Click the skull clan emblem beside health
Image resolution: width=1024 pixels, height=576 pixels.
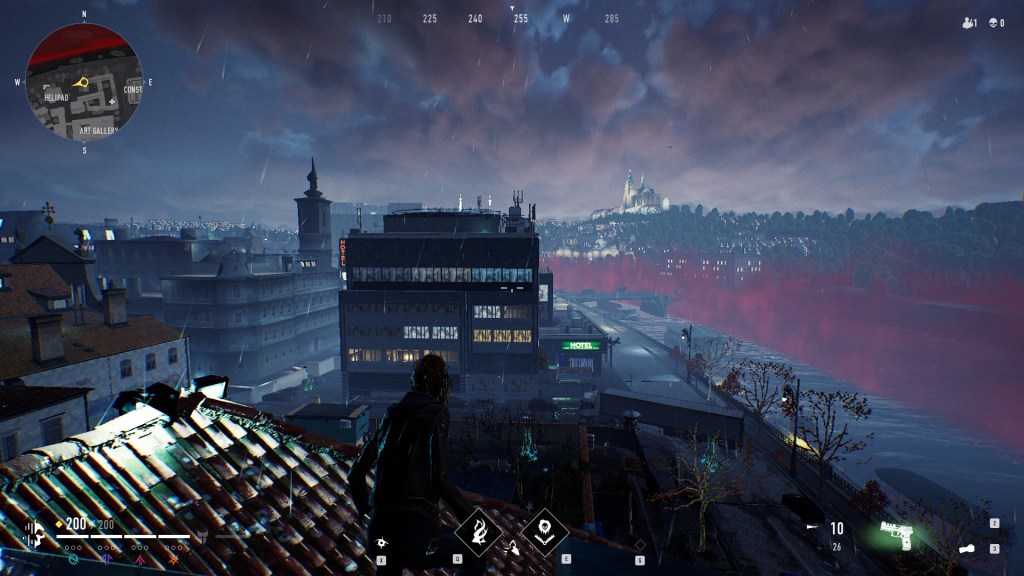click(35, 533)
